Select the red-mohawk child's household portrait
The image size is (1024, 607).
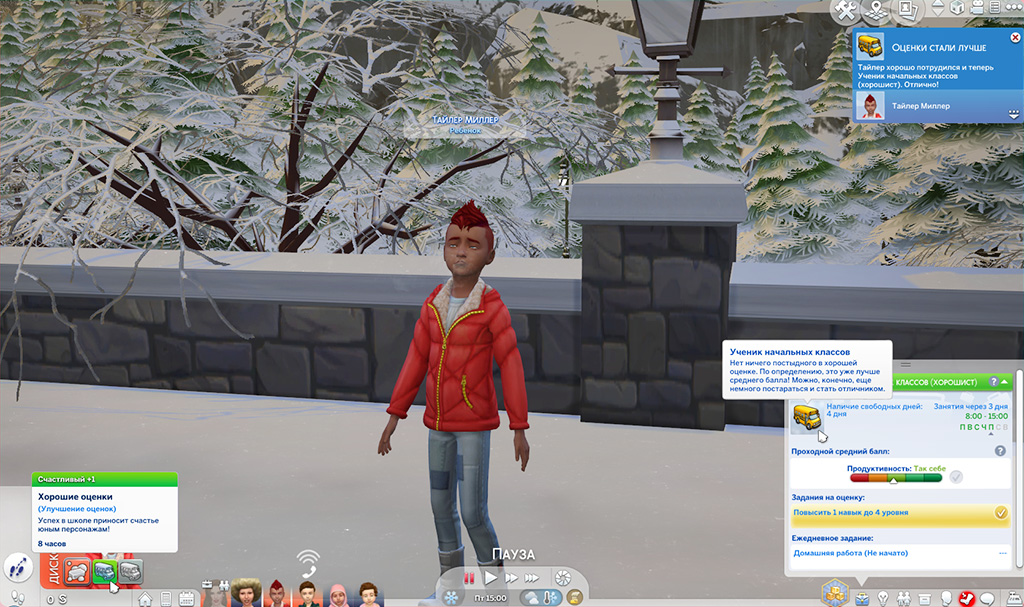277,594
